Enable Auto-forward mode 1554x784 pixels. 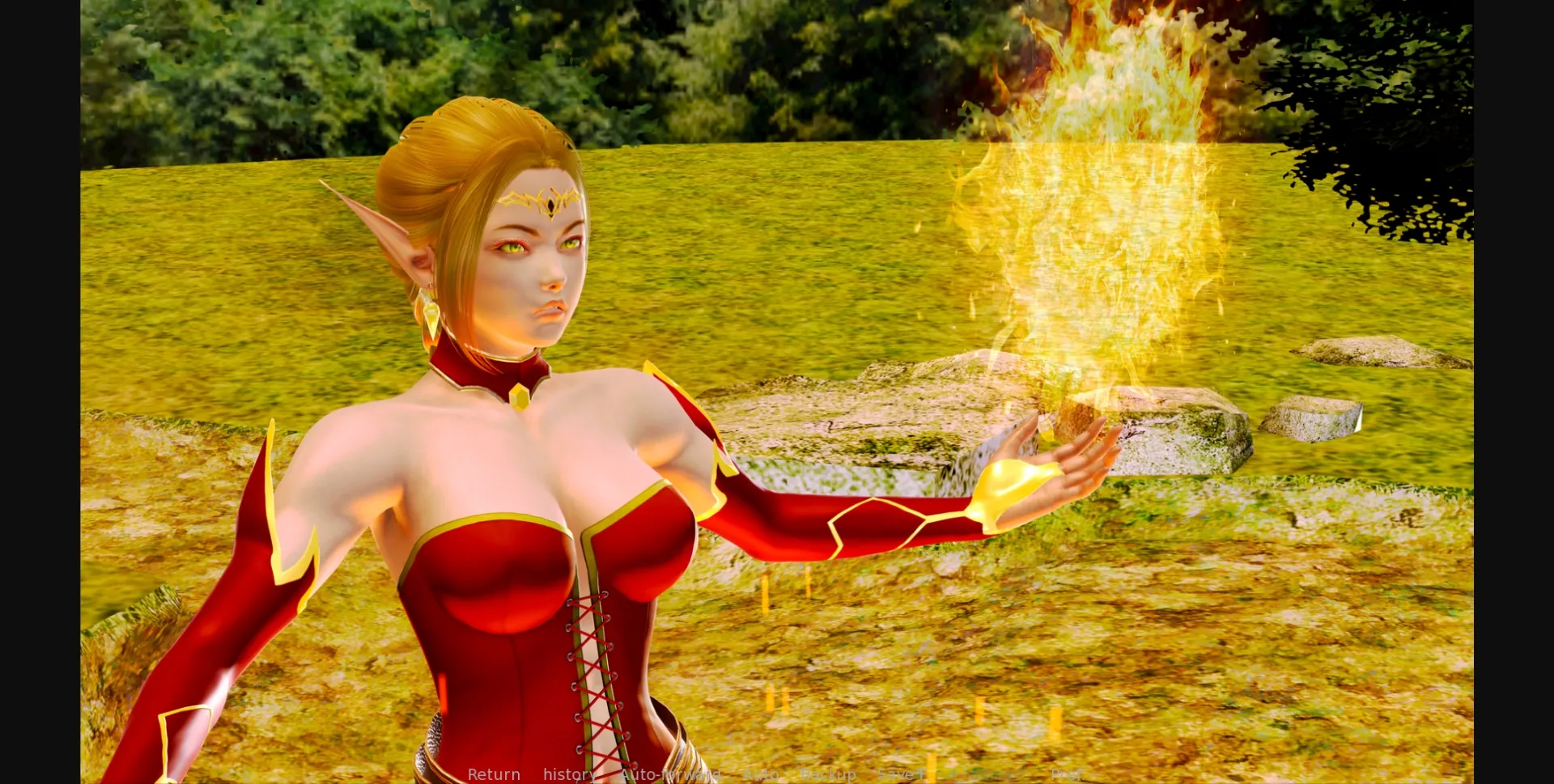[x=670, y=773]
